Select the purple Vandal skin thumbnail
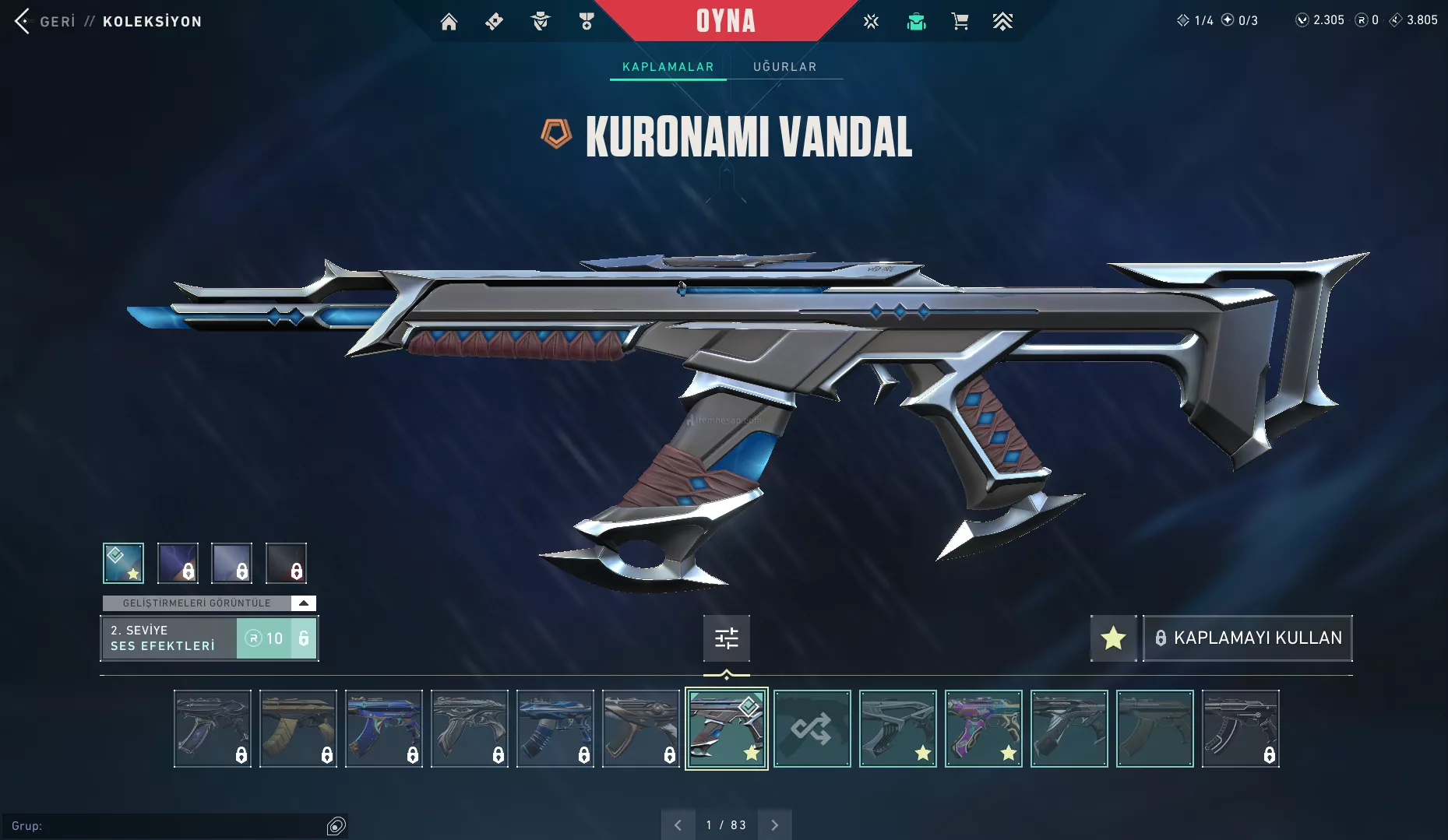The width and height of the screenshot is (1448, 840). tap(983, 729)
